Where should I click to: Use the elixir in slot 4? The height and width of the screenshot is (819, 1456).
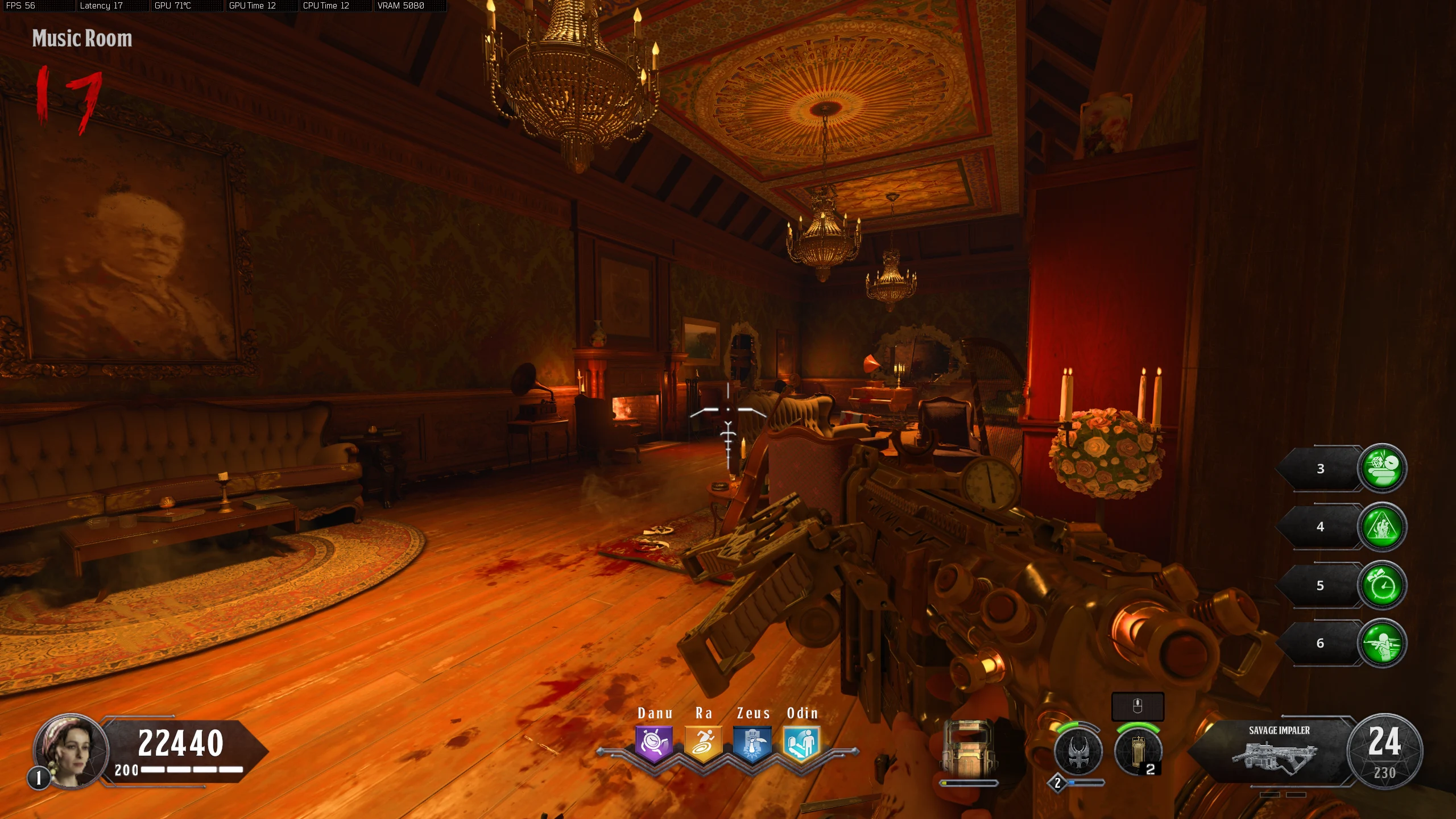[1381, 527]
